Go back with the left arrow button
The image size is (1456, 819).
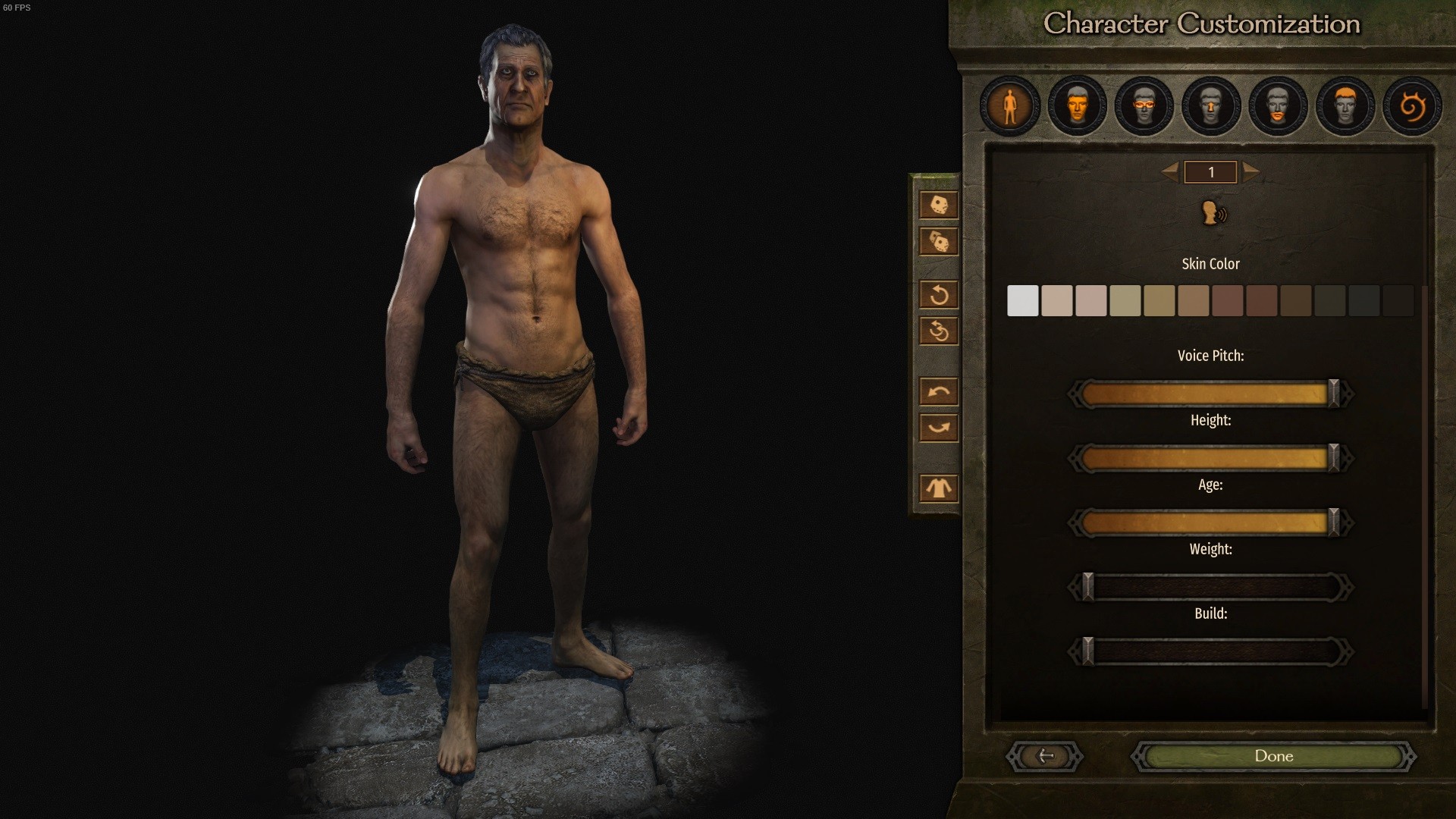coord(1045,756)
